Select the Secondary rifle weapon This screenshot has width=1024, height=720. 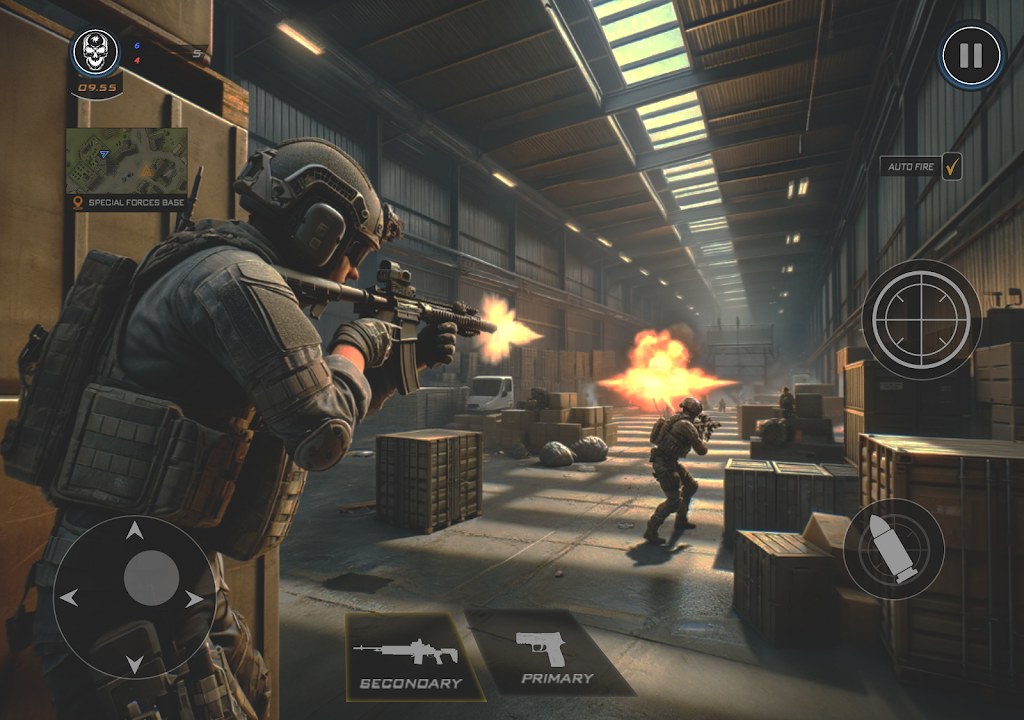click(x=409, y=657)
